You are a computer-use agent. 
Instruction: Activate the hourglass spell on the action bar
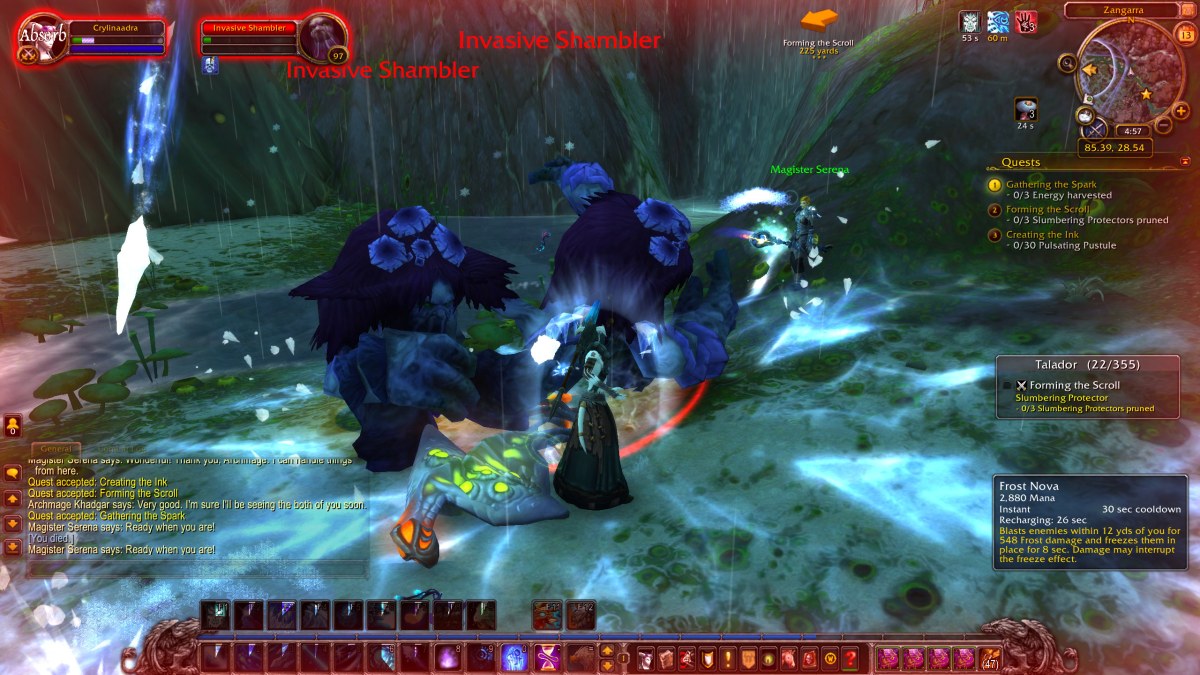(548, 658)
